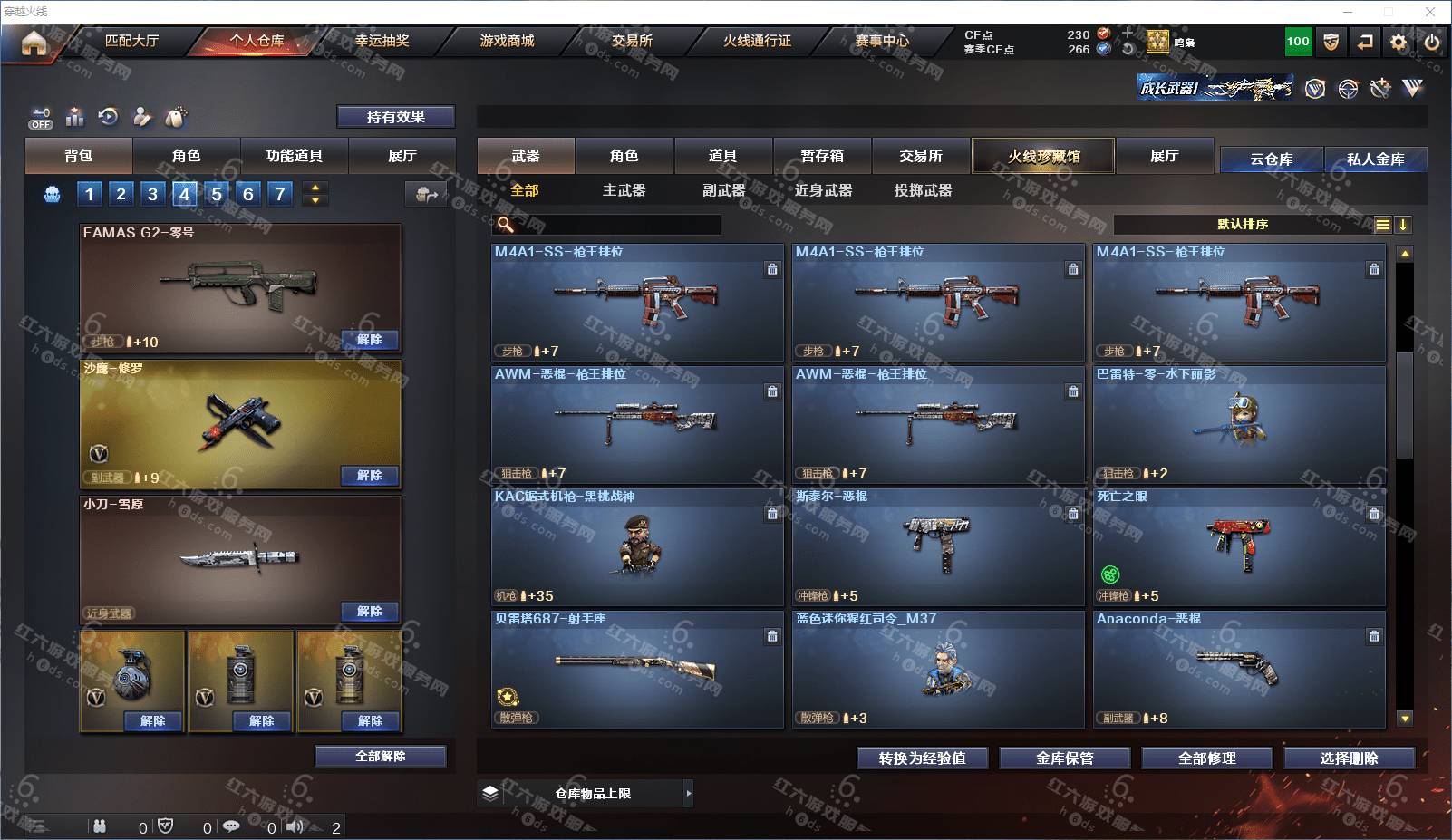
Task: Select backpack number 5
Action: coord(216,194)
